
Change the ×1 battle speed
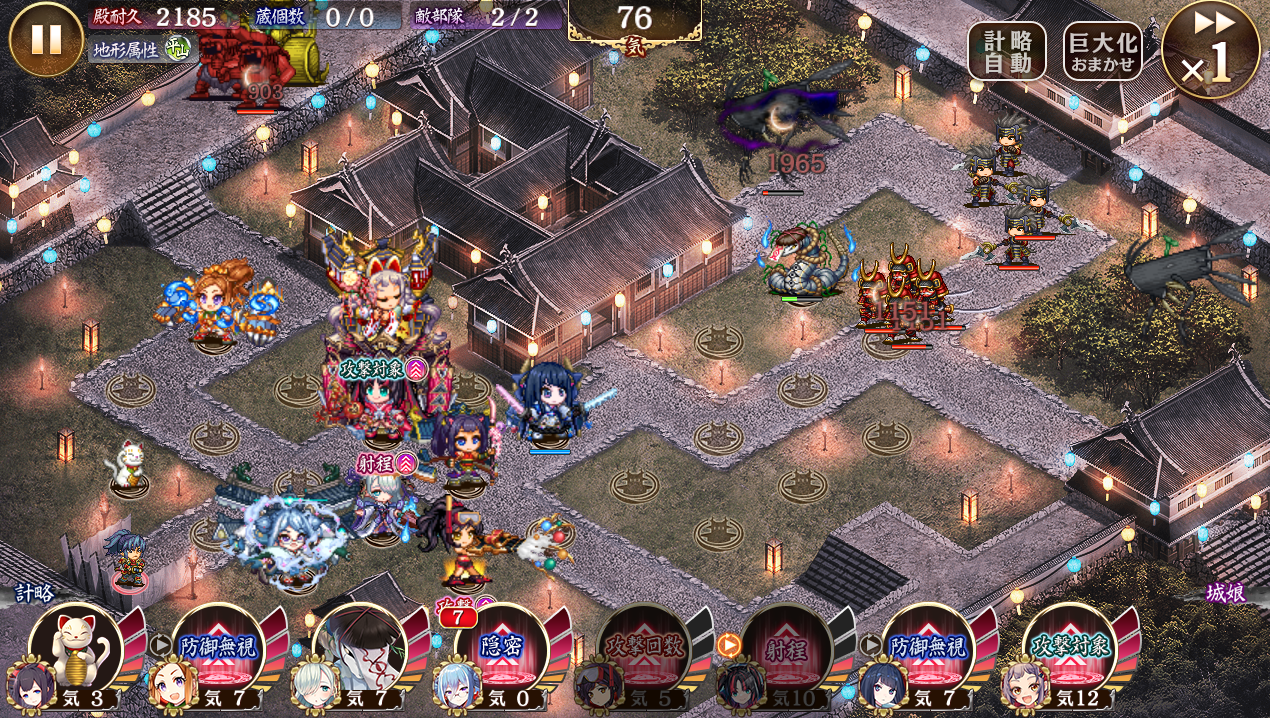(x=1210, y=50)
